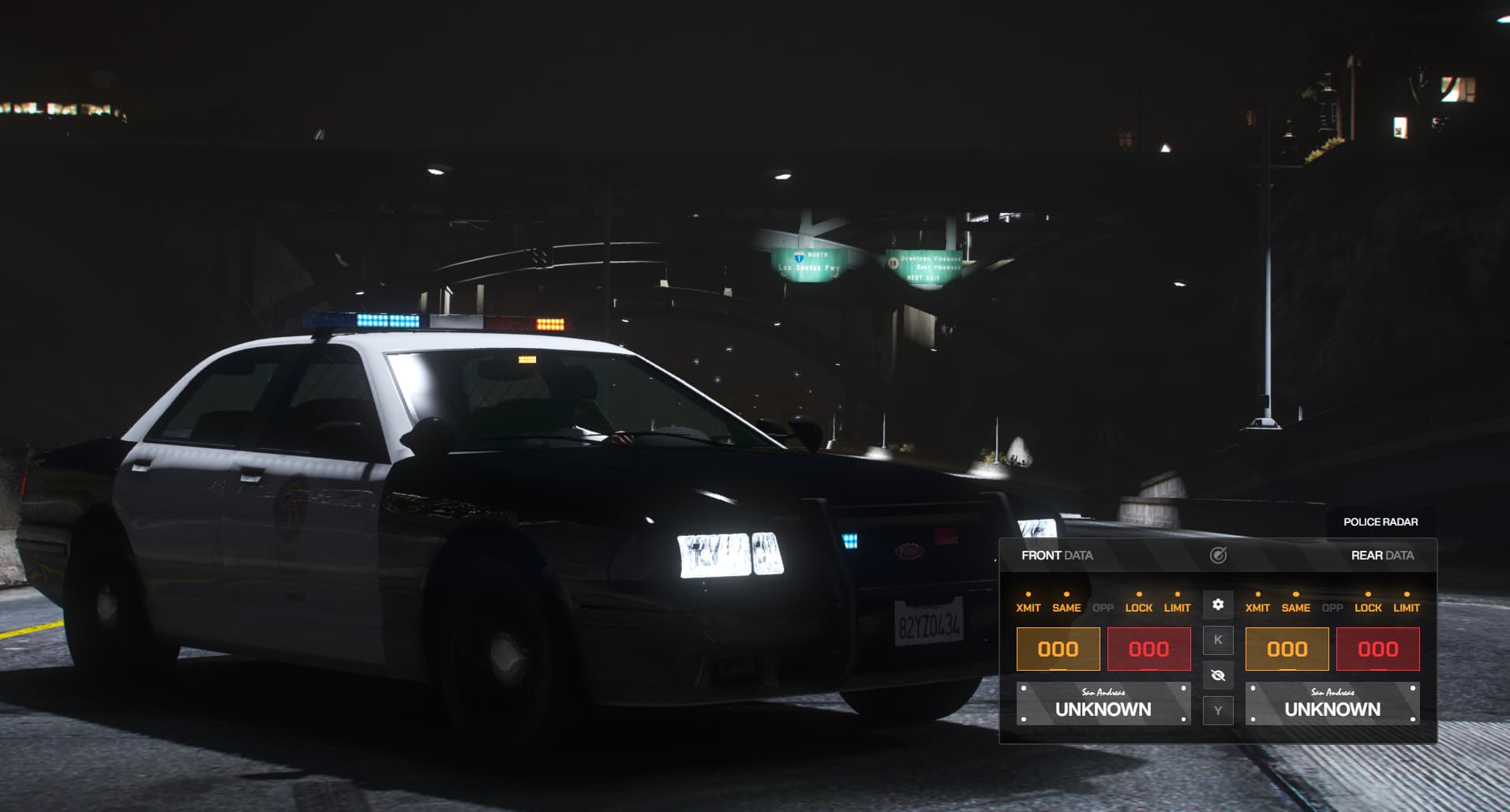The height and width of the screenshot is (812, 1510).
Task: Open the radar settings gear icon
Action: tap(1219, 604)
